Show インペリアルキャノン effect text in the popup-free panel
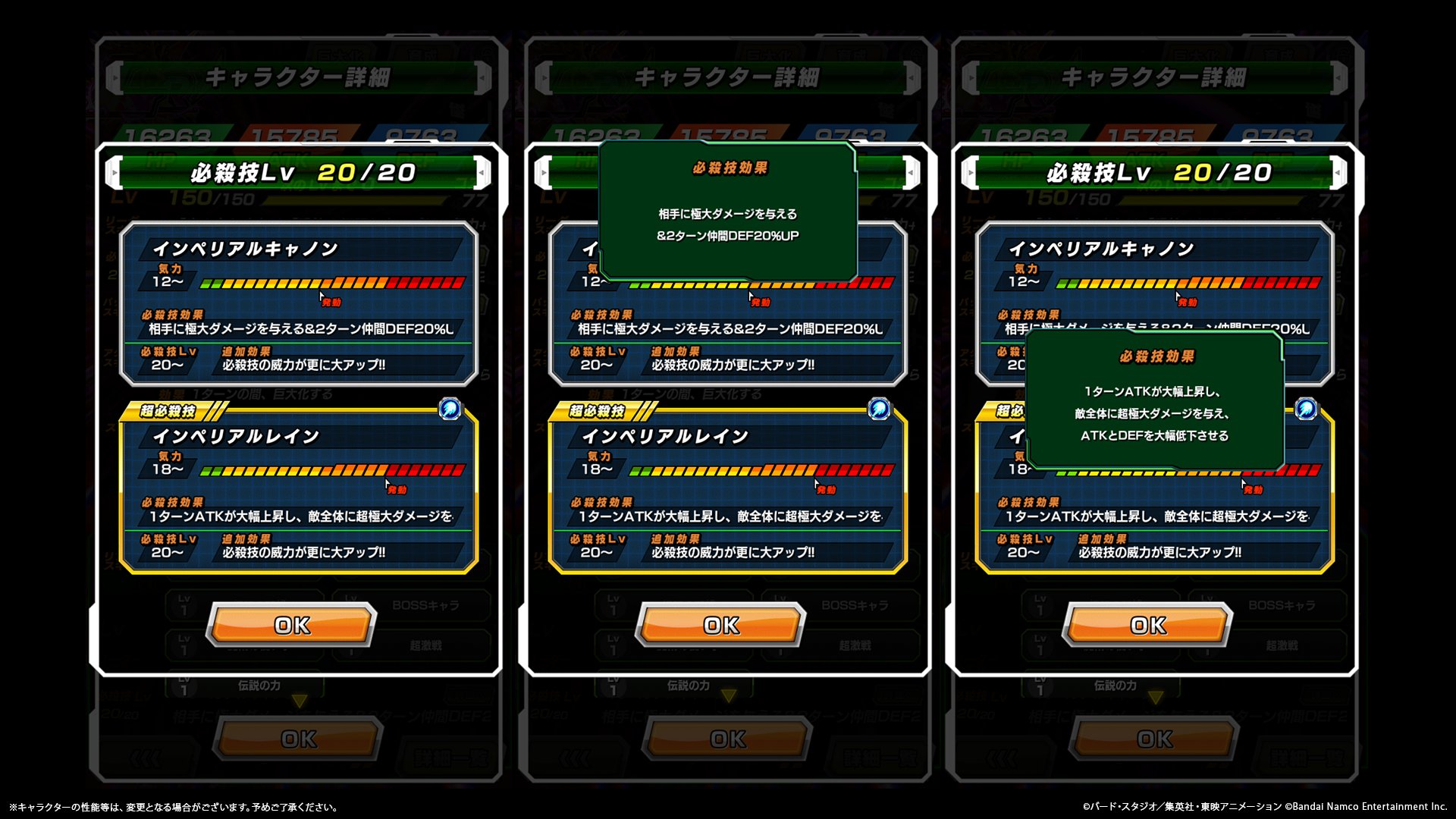This screenshot has width=1456, height=819. [300, 329]
